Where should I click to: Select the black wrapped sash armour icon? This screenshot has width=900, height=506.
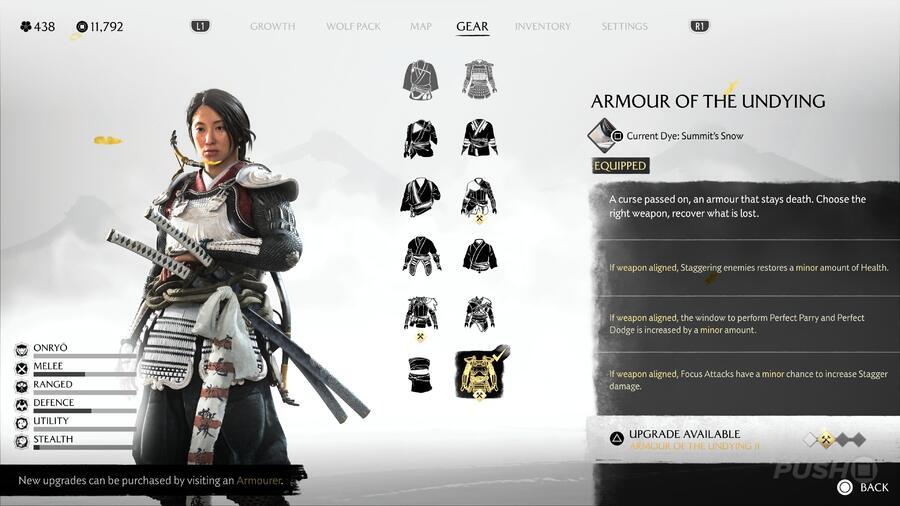coord(422,372)
